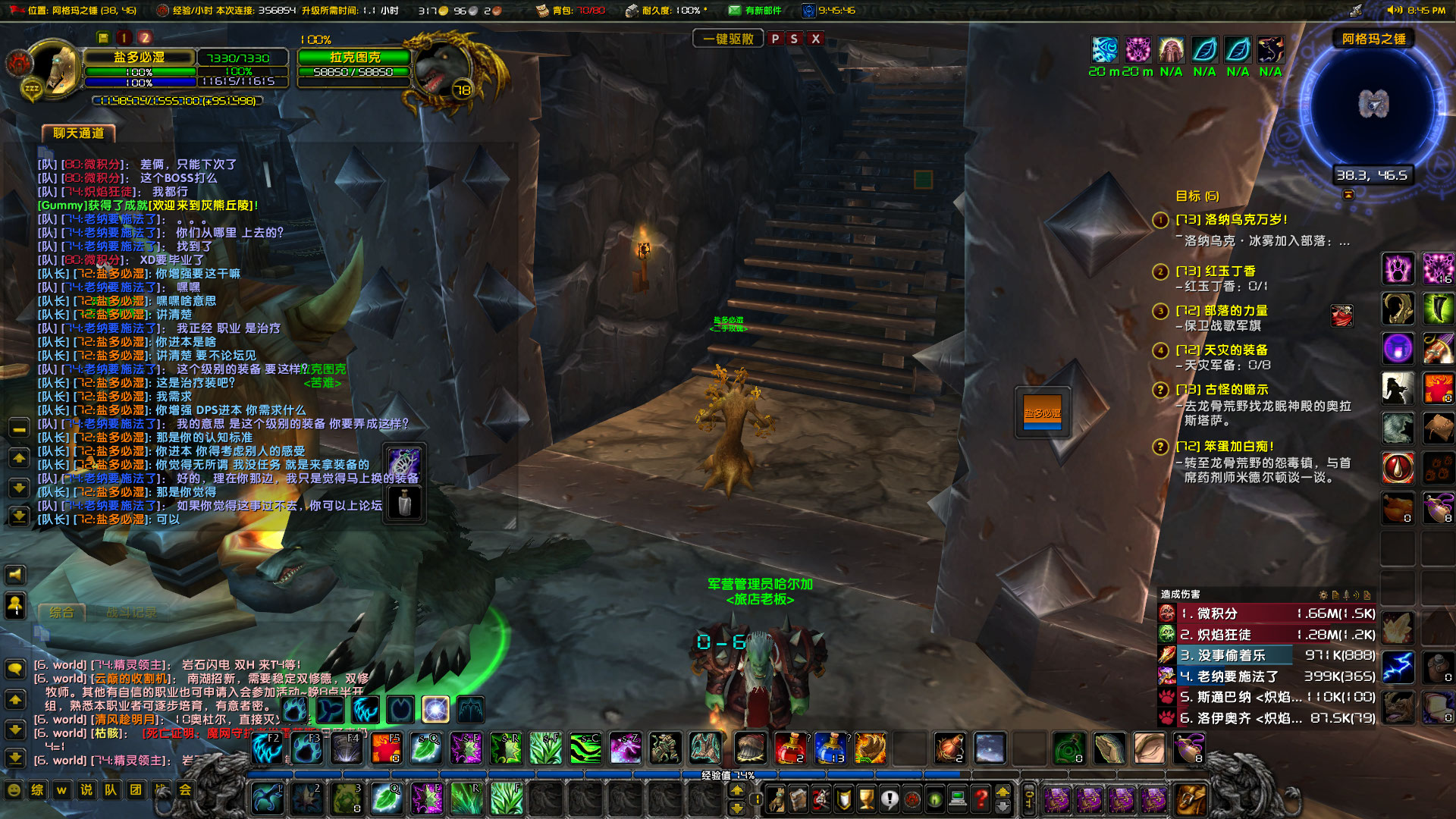Click the red question mark help icon
The height and width of the screenshot is (819, 1456).
click(981, 799)
